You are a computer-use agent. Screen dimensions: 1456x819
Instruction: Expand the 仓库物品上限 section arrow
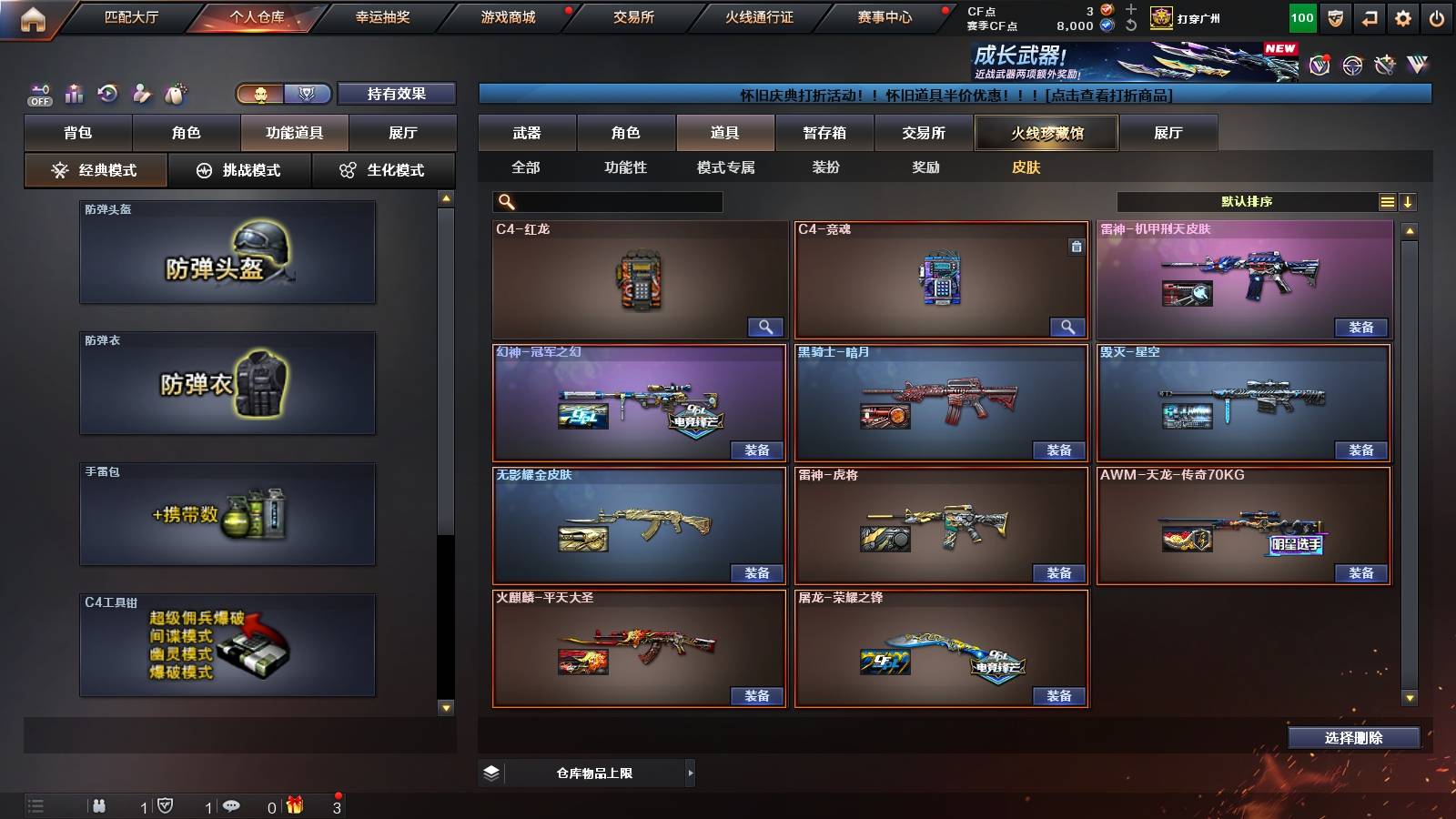[x=690, y=772]
